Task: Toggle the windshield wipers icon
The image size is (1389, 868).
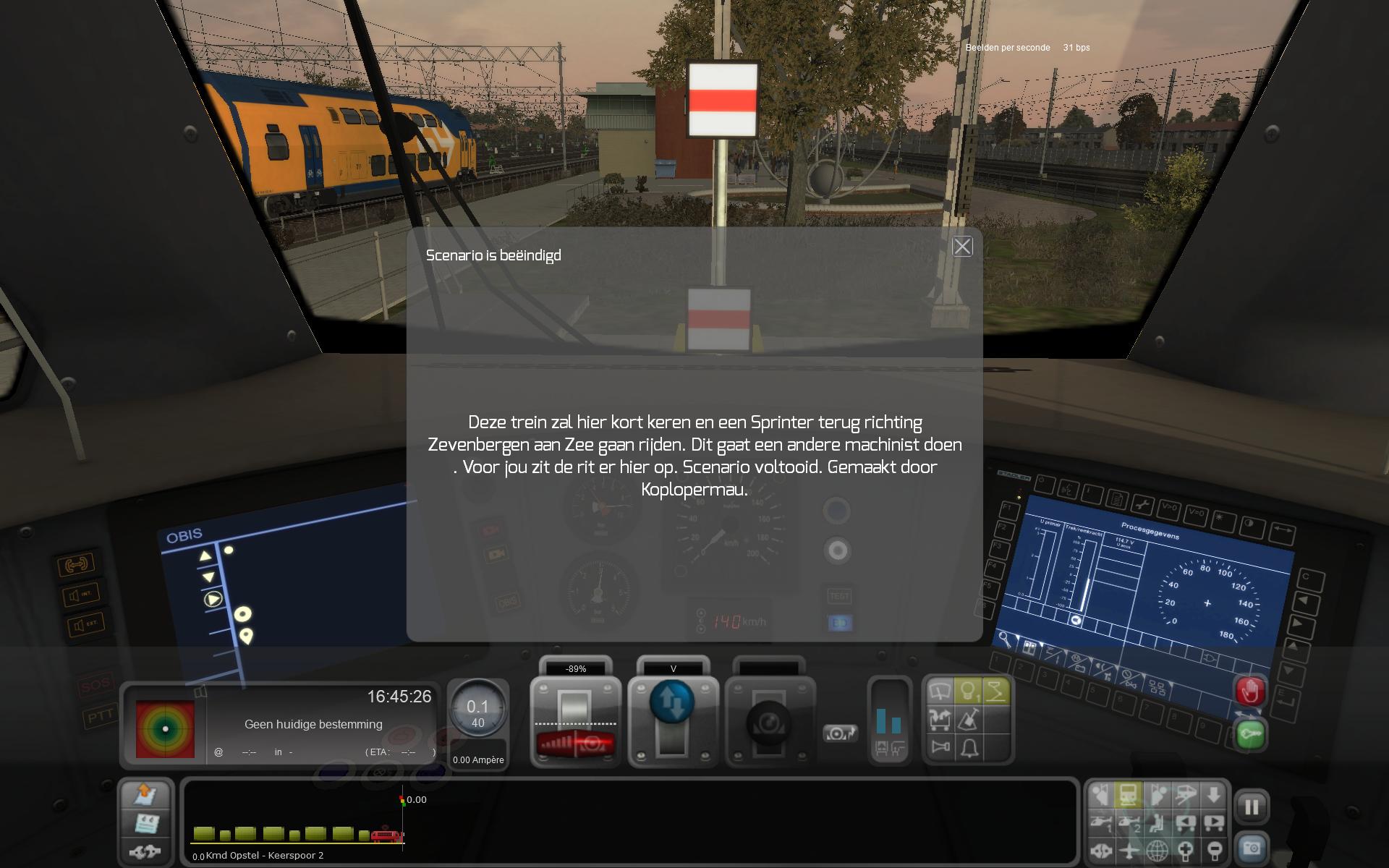Action: pos(940,692)
